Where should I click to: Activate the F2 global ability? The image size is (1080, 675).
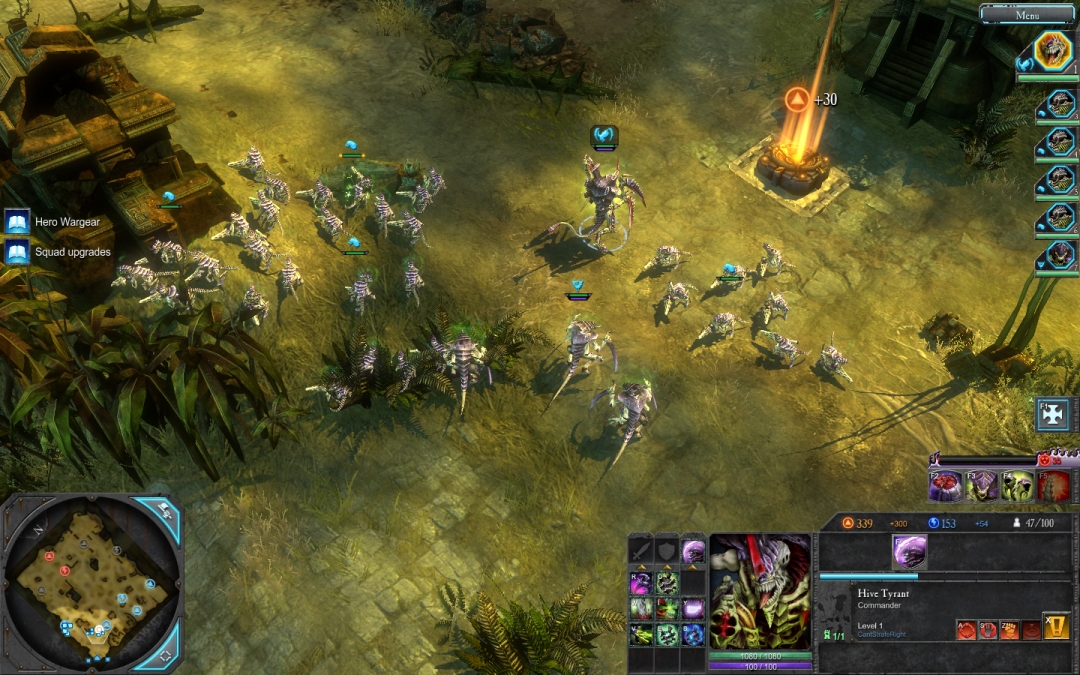click(945, 486)
